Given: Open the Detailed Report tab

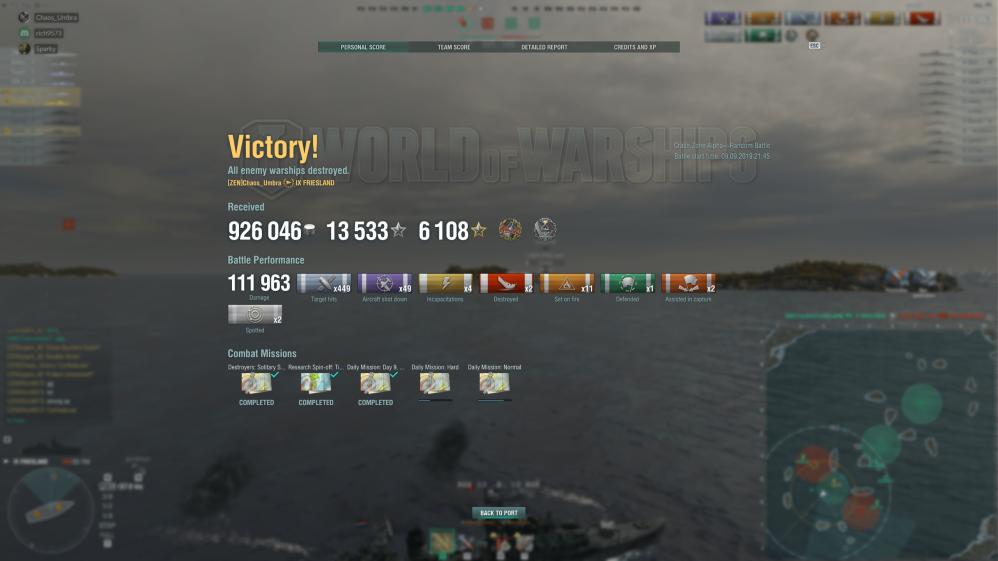Looking at the screenshot, I should click(544, 47).
